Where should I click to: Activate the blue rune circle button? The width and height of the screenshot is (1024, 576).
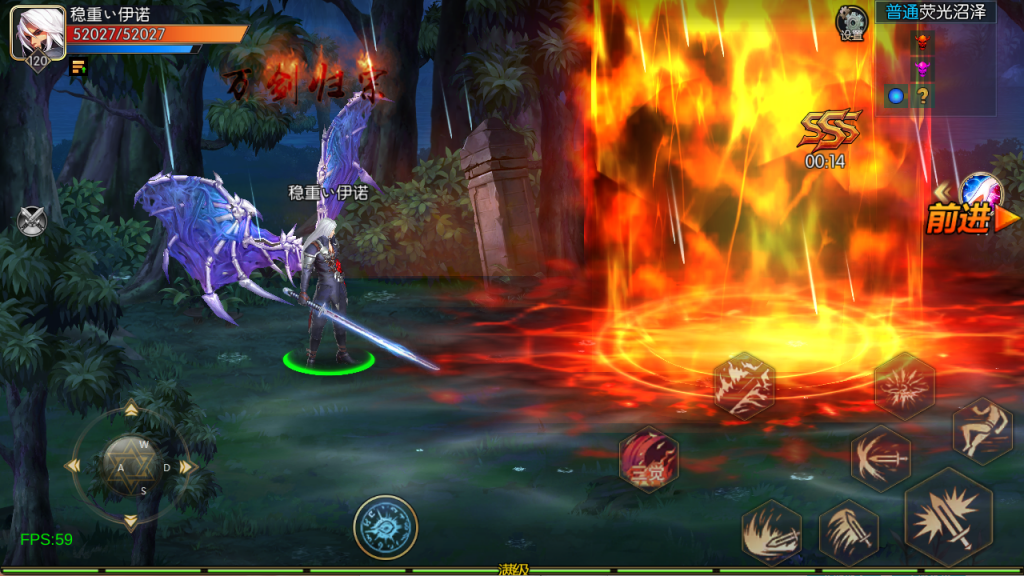385,527
